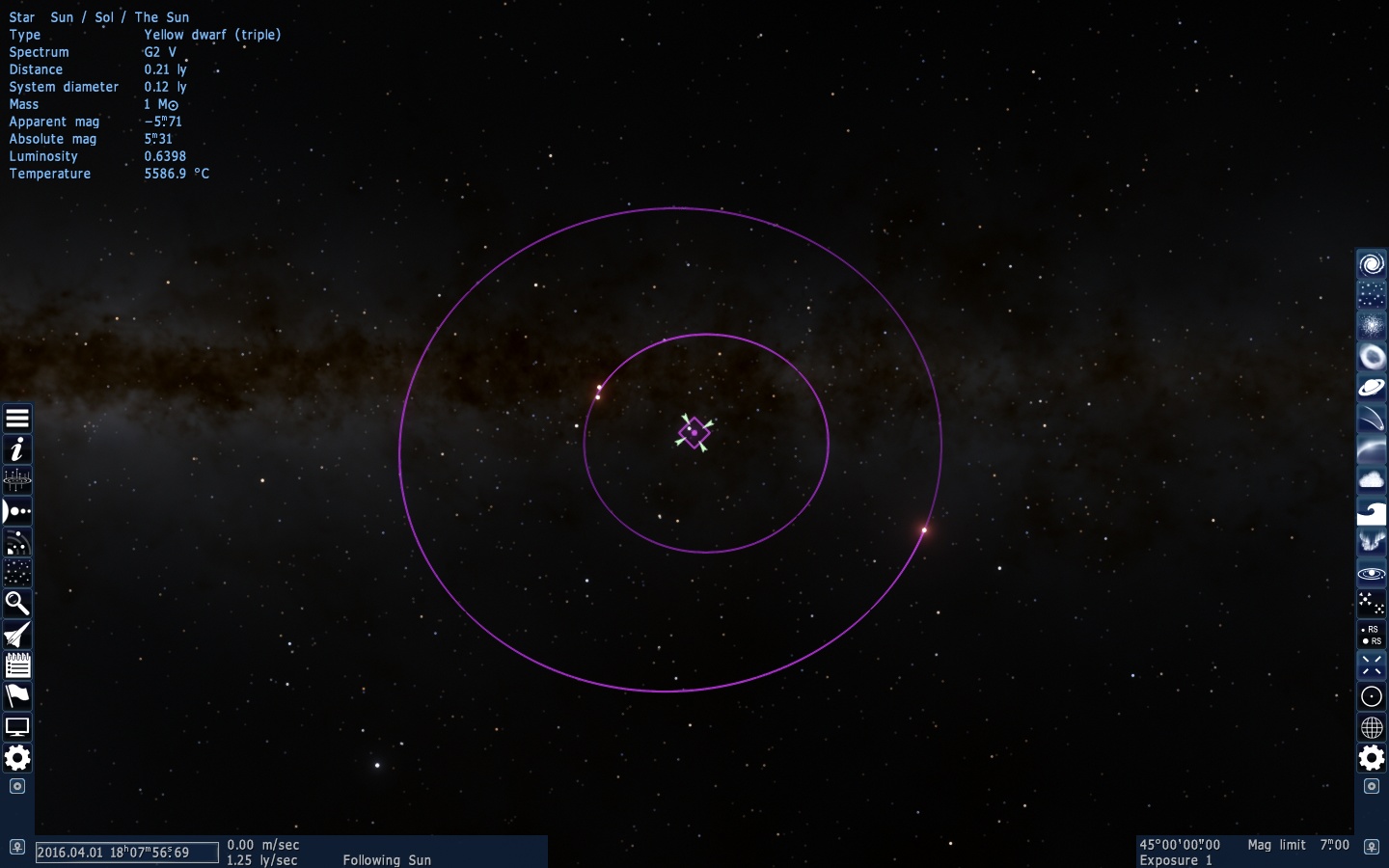
Task: Toggle ringed planet rendering icon
Action: (x=1372, y=388)
